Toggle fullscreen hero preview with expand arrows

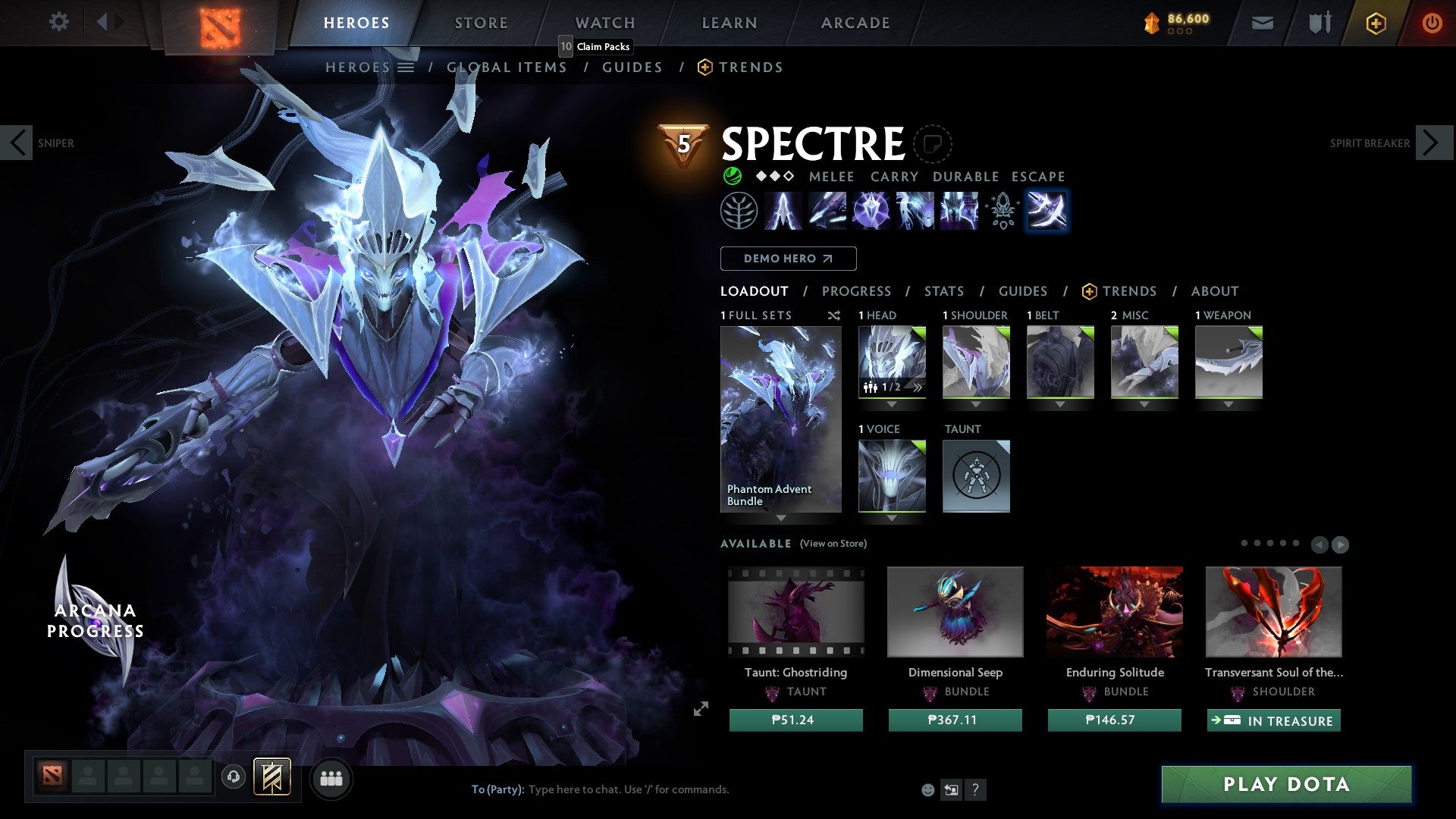pos(701,708)
